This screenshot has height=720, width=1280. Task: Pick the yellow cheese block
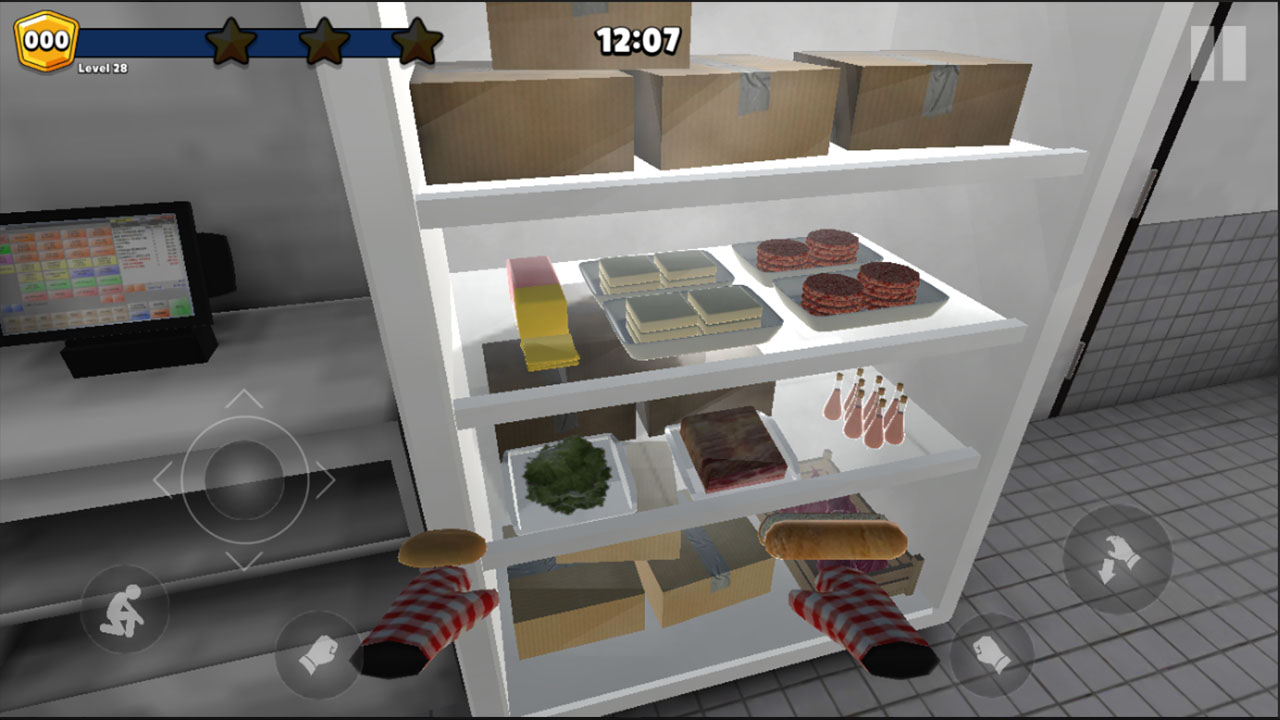click(x=545, y=310)
